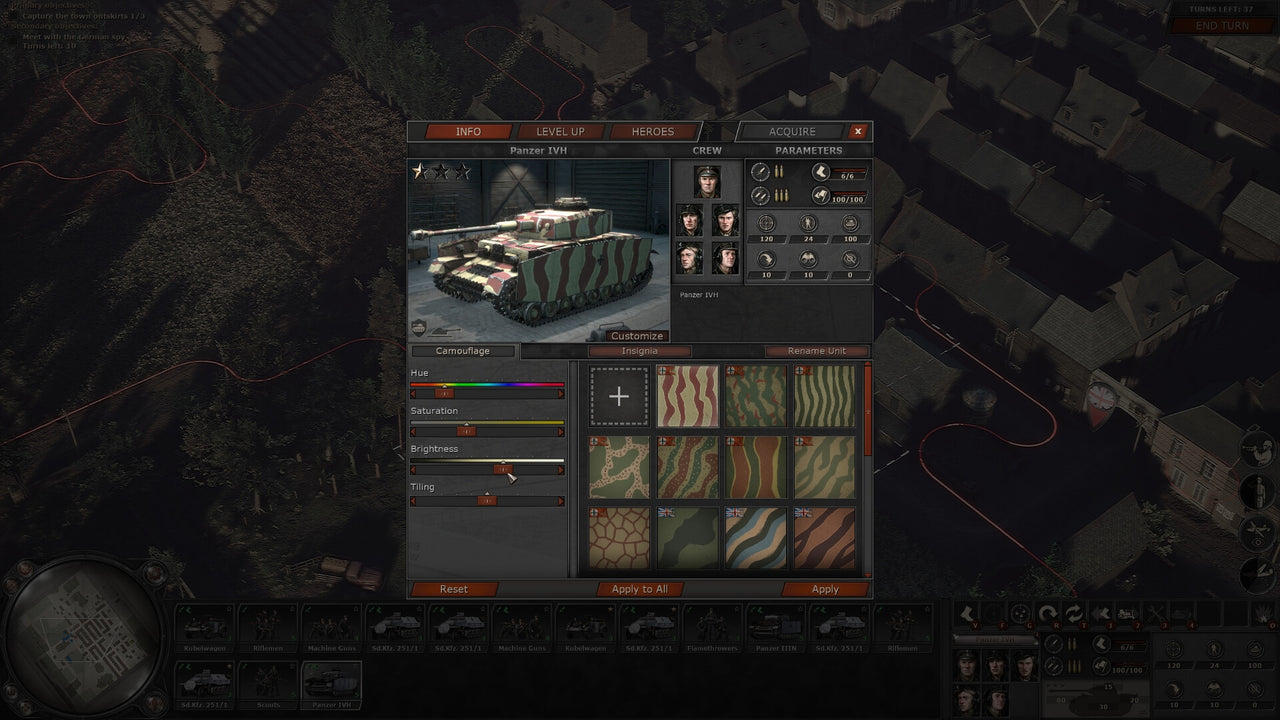
Task: Click the binoculars vision range icon under Parameters
Action: tap(809, 258)
